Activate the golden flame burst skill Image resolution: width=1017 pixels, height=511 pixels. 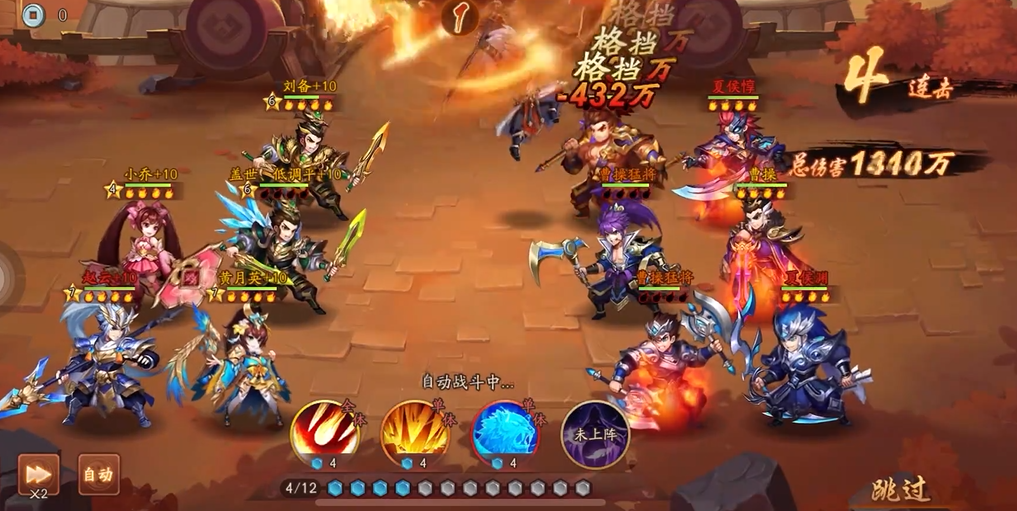coord(413,431)
